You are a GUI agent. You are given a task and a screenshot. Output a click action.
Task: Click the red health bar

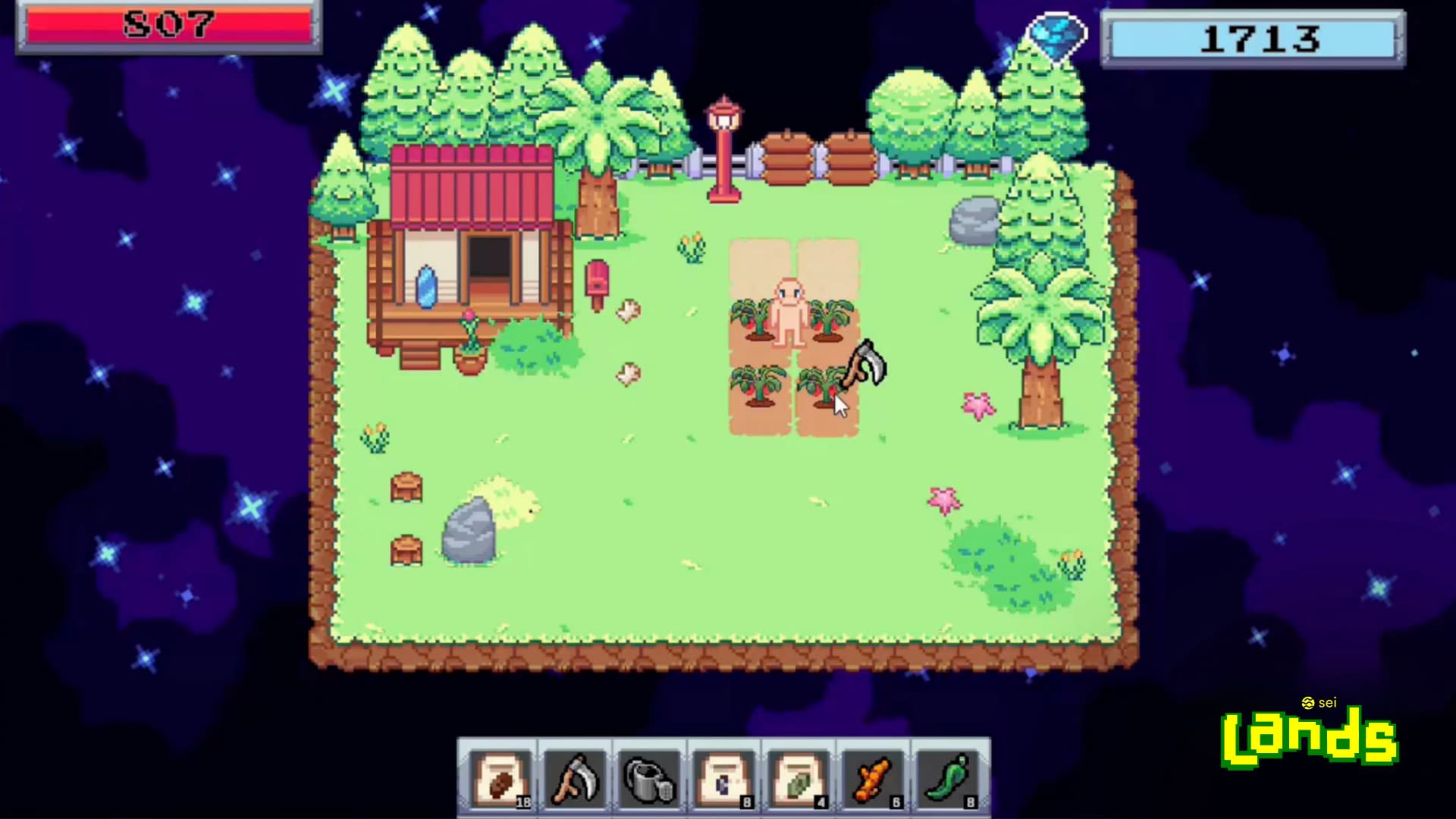point(168,25)
